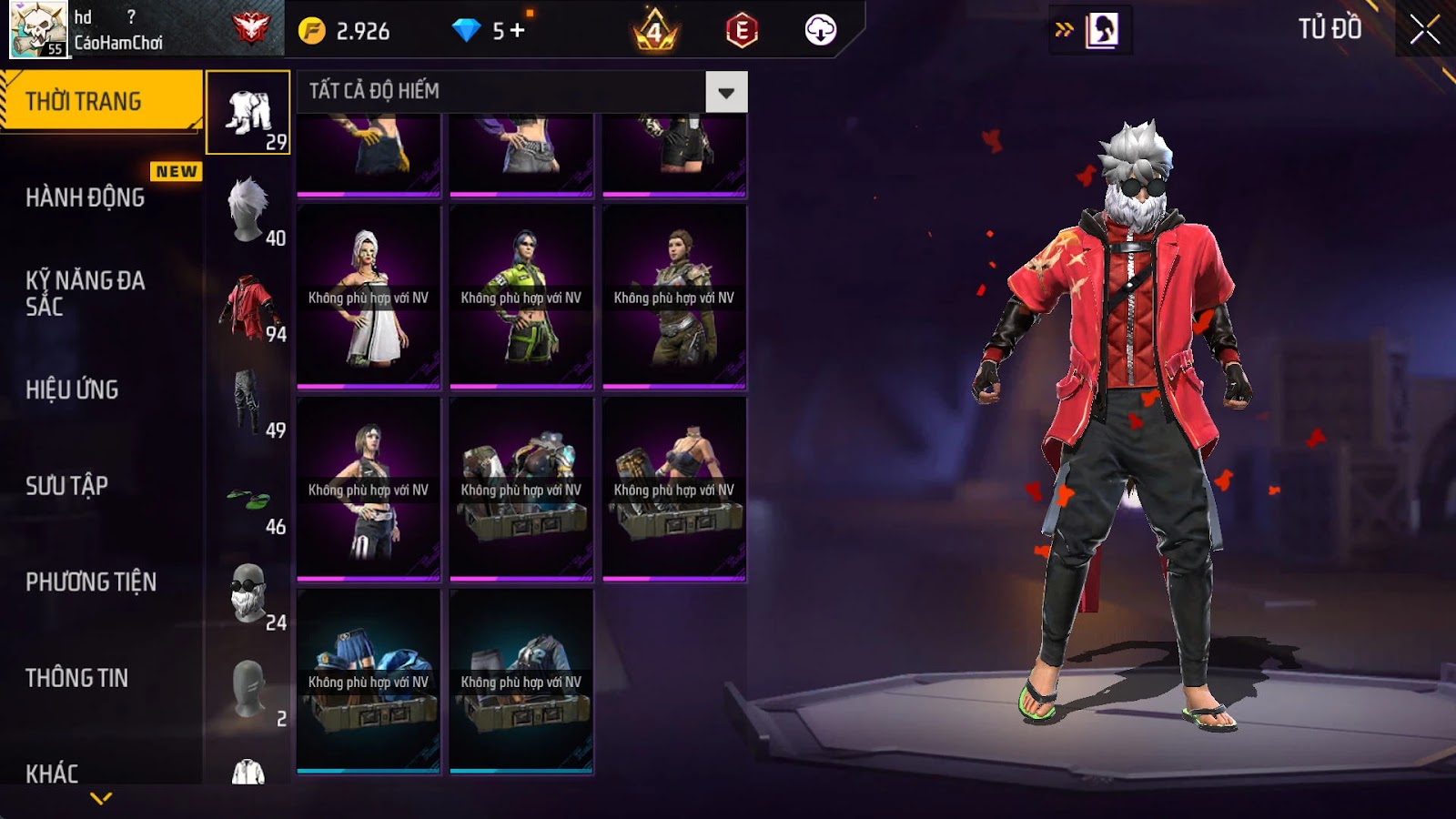Open the Hiệu Ứng section
1456x819 pixels.
pos(73,389)
